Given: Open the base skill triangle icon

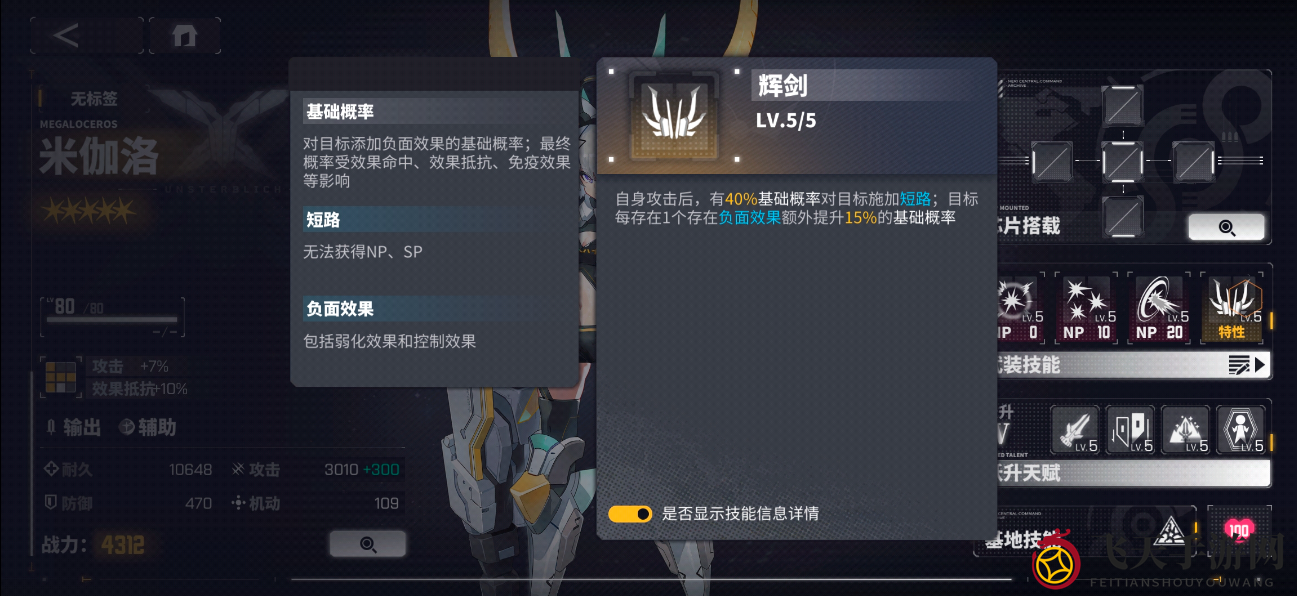Looking at the screenshot, I should [1169, 531].
